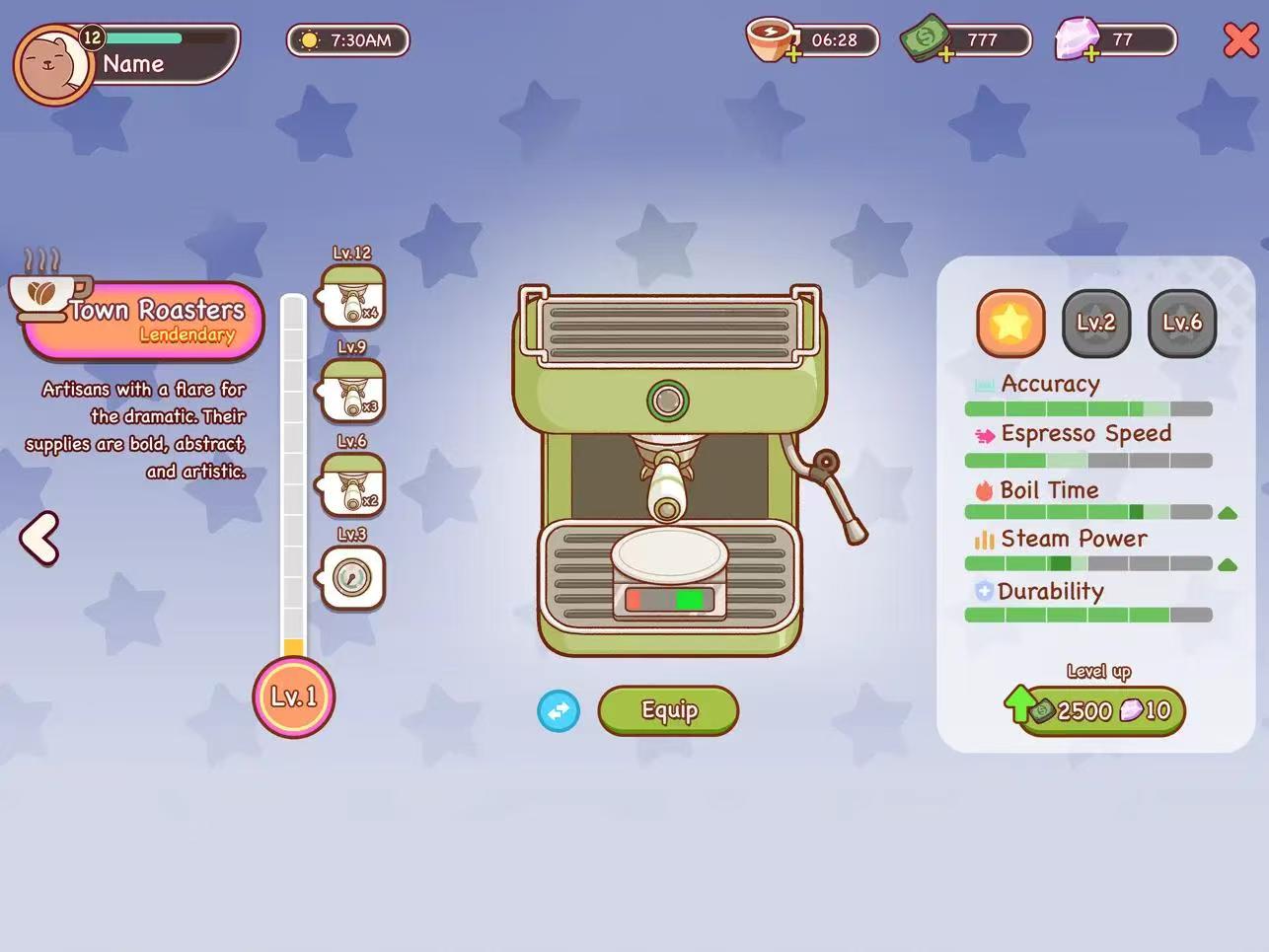Image resolution: width=1269 pixels, height=952 pixels.
Task: Equip the green espresso machine
Action: [668, 710]
